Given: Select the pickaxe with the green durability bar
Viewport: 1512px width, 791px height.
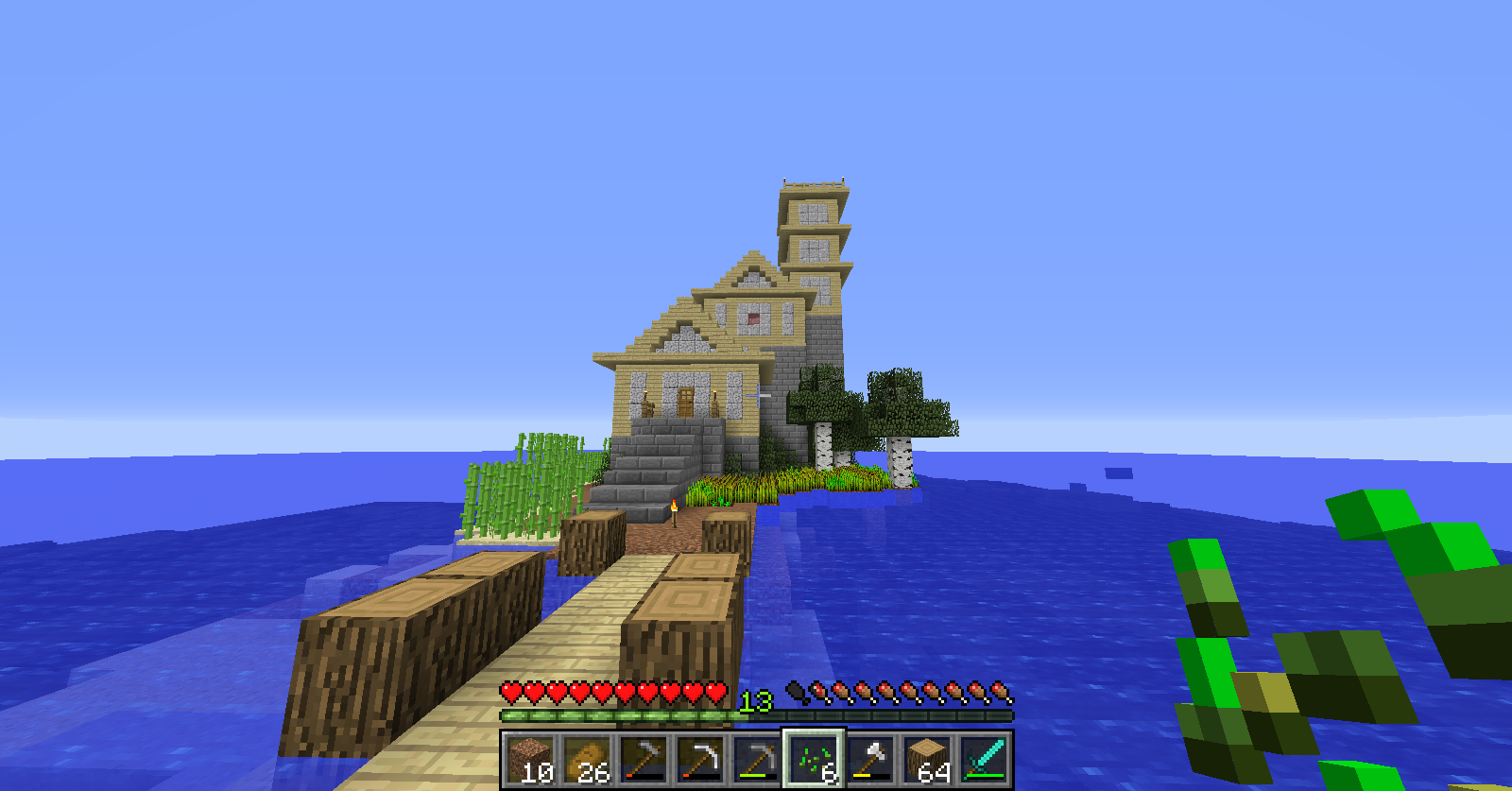Looking at the screenshot, I should coord(757,759).
